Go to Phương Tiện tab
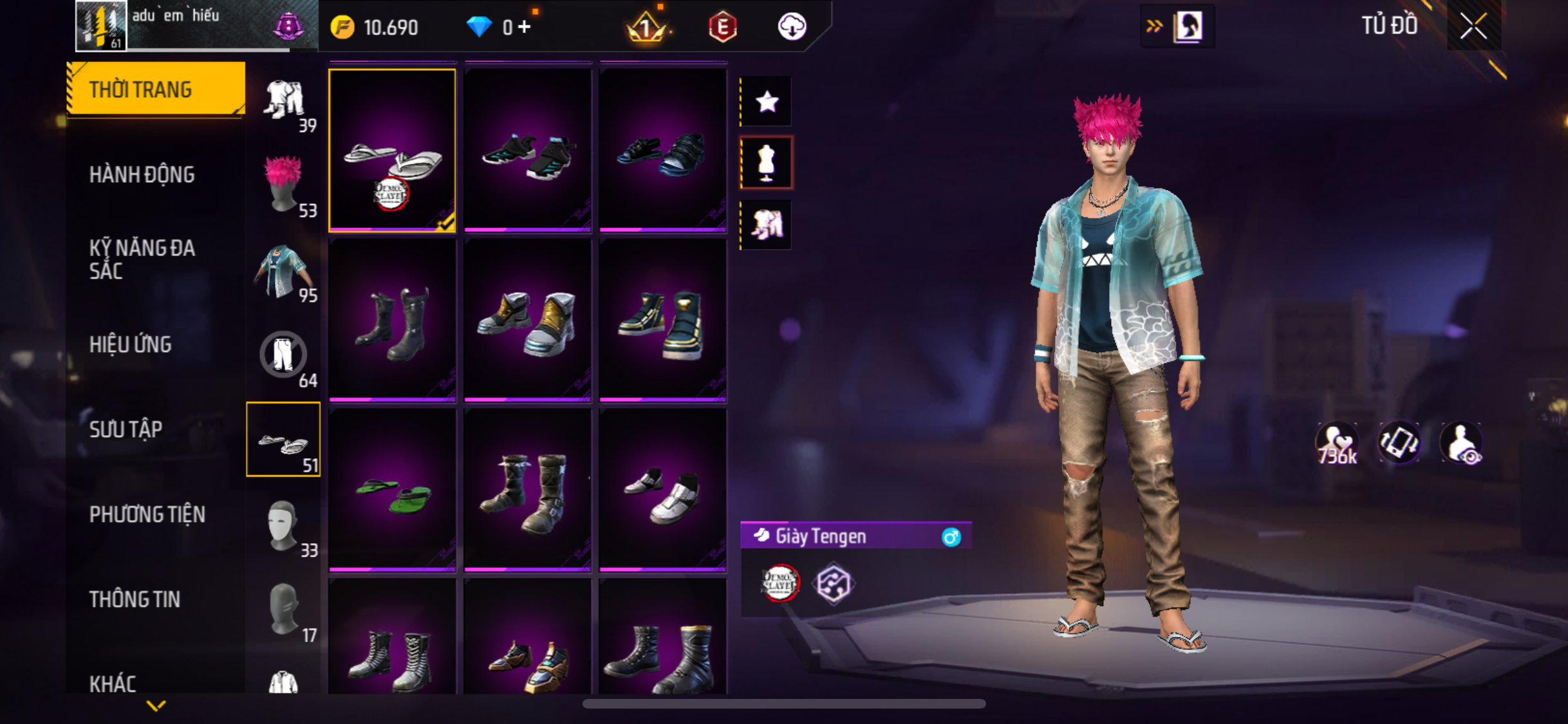Image resolution: width=1568 pixels, height=724 pixels. click(x=147, y=514)
